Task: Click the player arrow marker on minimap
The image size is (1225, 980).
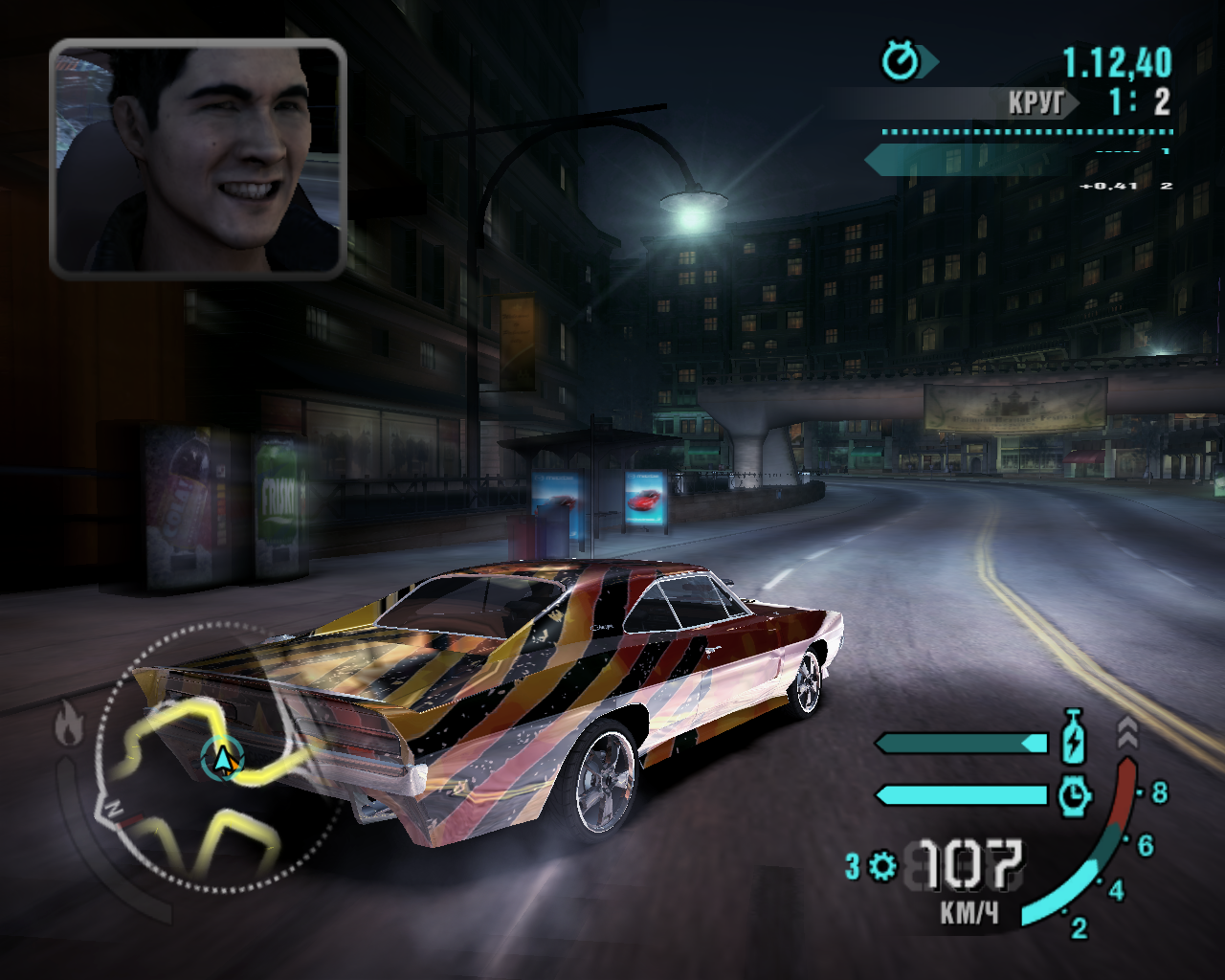Action: pos(223,759)
